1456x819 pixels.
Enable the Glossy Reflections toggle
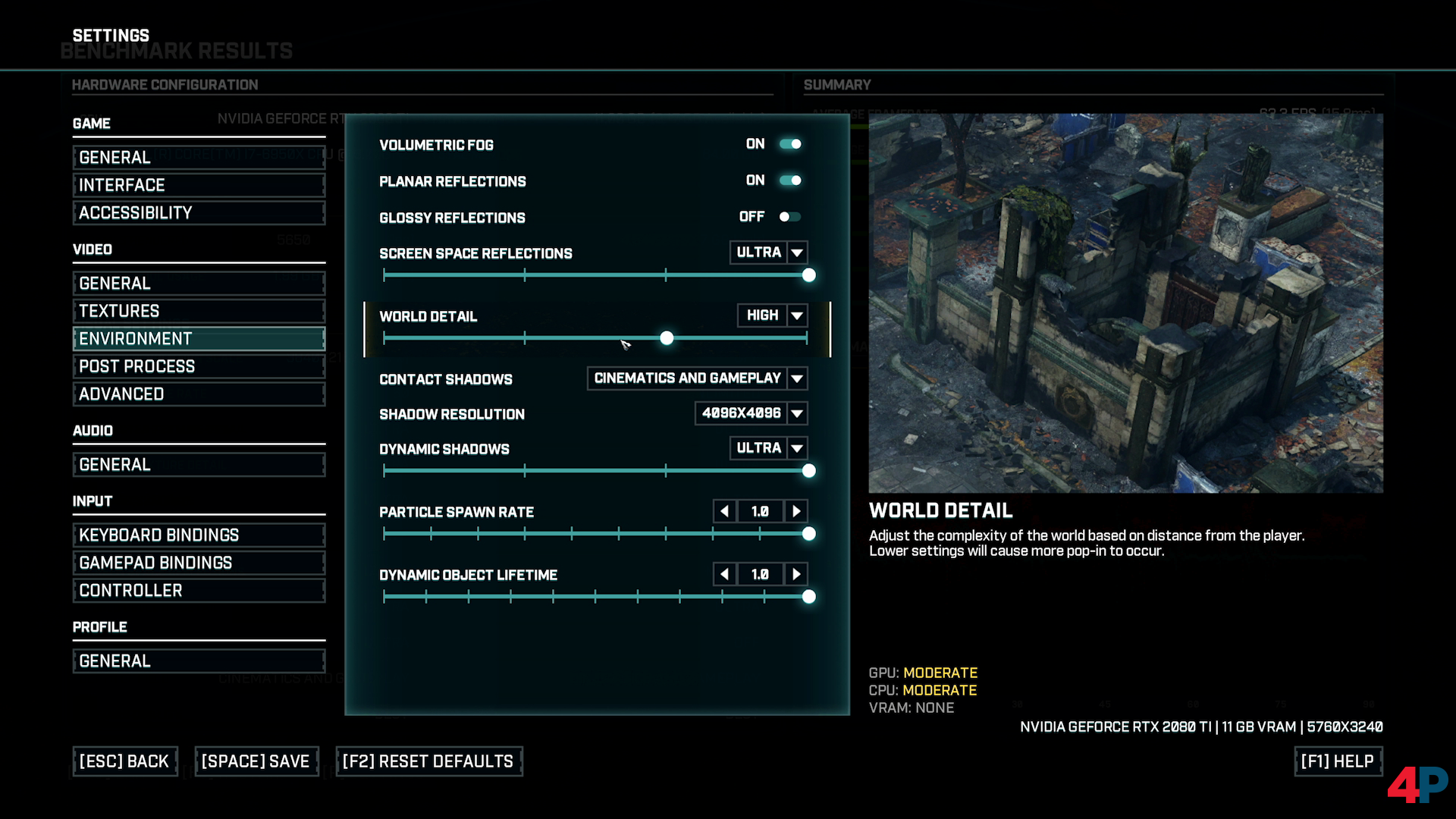click(x=789, y=217)
